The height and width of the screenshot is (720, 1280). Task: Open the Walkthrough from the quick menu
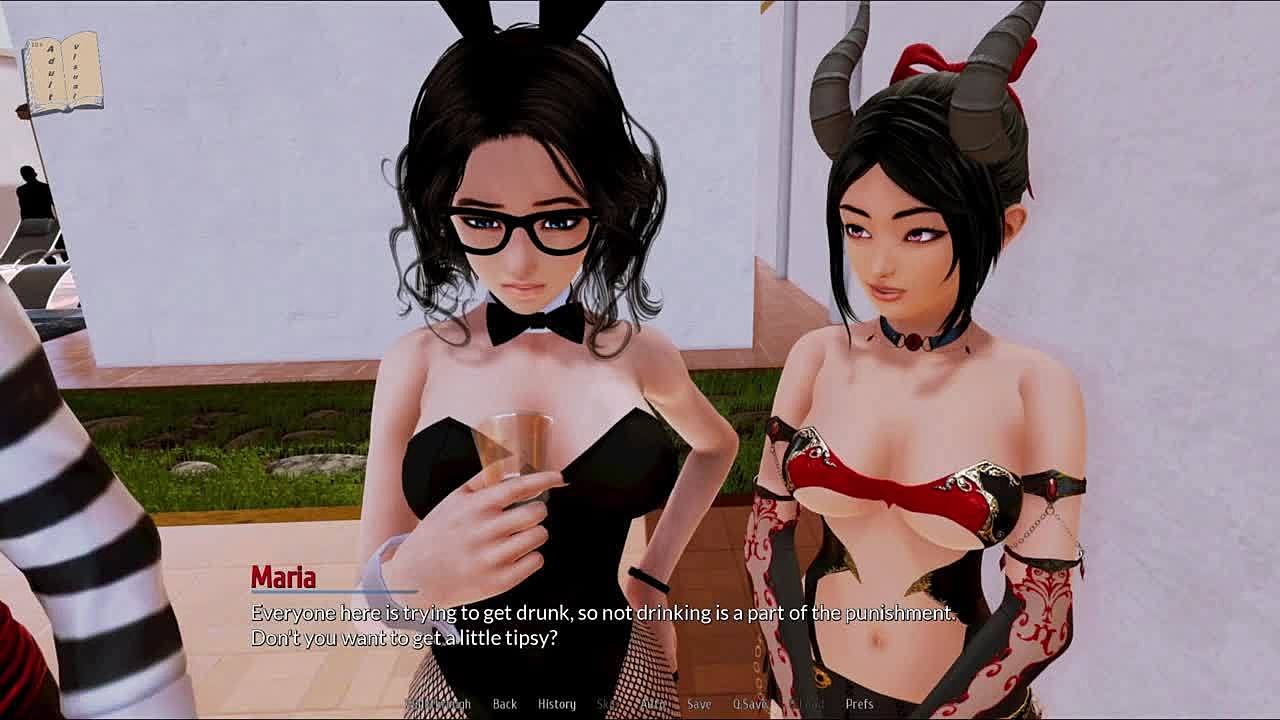tap(437, 704)
